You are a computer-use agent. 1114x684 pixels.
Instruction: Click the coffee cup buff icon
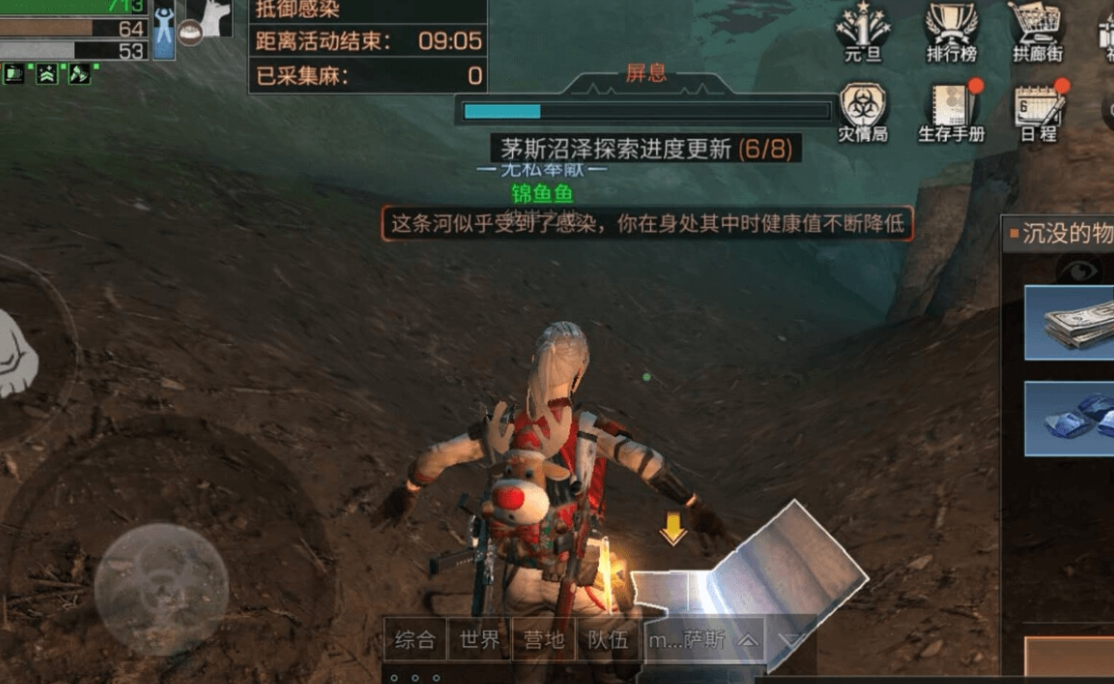click(13, 73)
